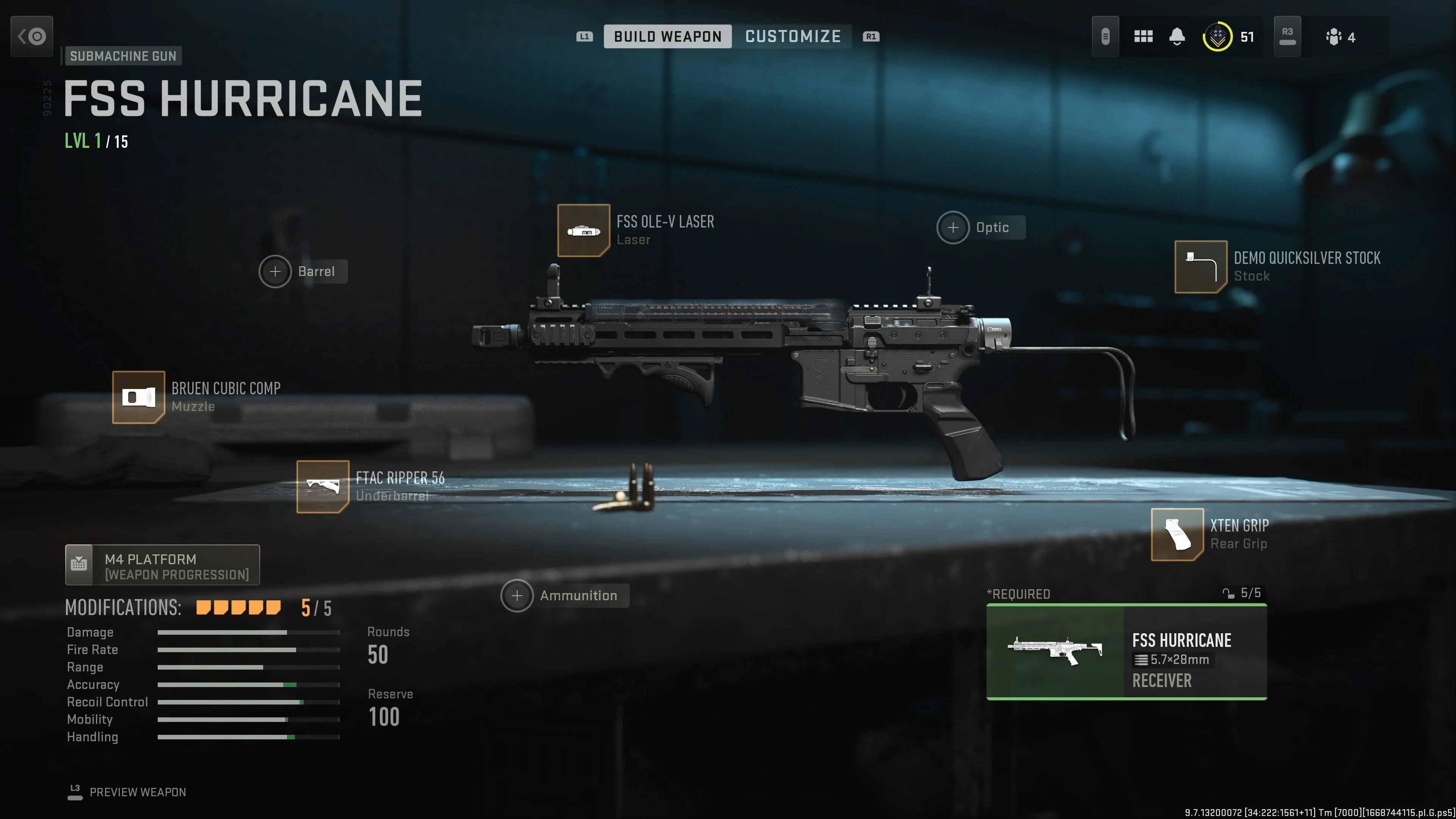Select the FSS OLE-V Laser attachment

[583, 231]
